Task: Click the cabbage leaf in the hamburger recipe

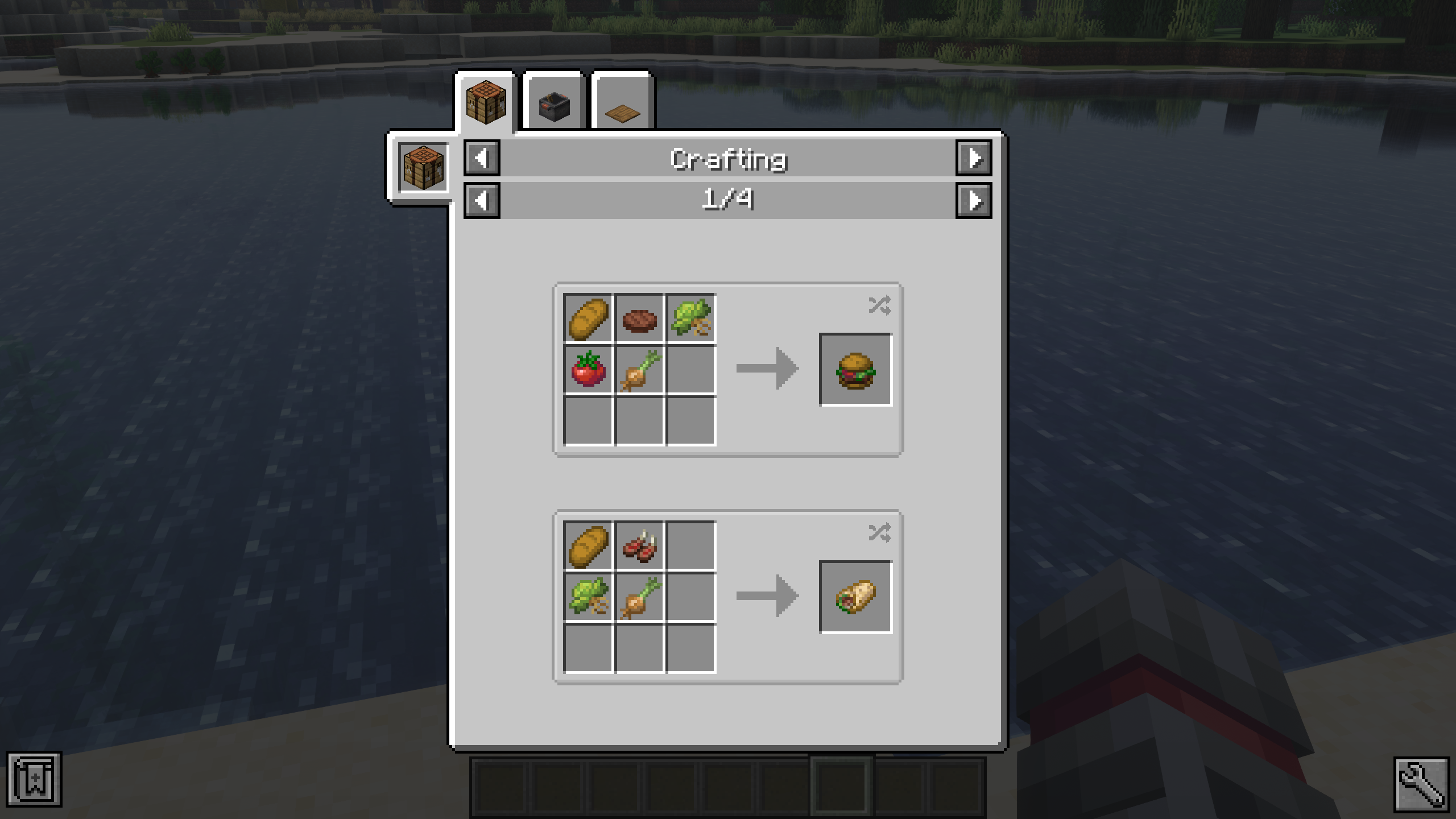Action: (690, 318)
